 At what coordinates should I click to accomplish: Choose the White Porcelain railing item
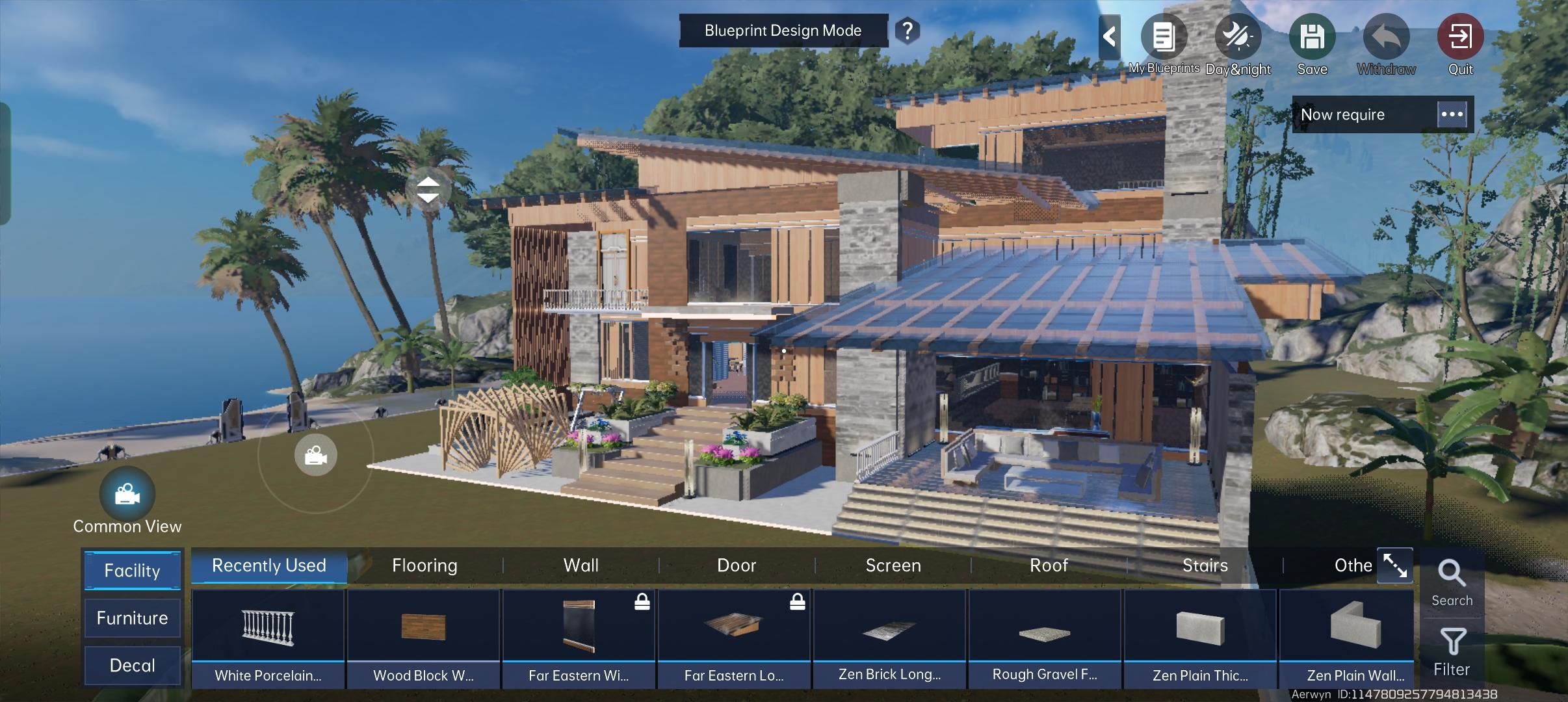coord(268,637)
